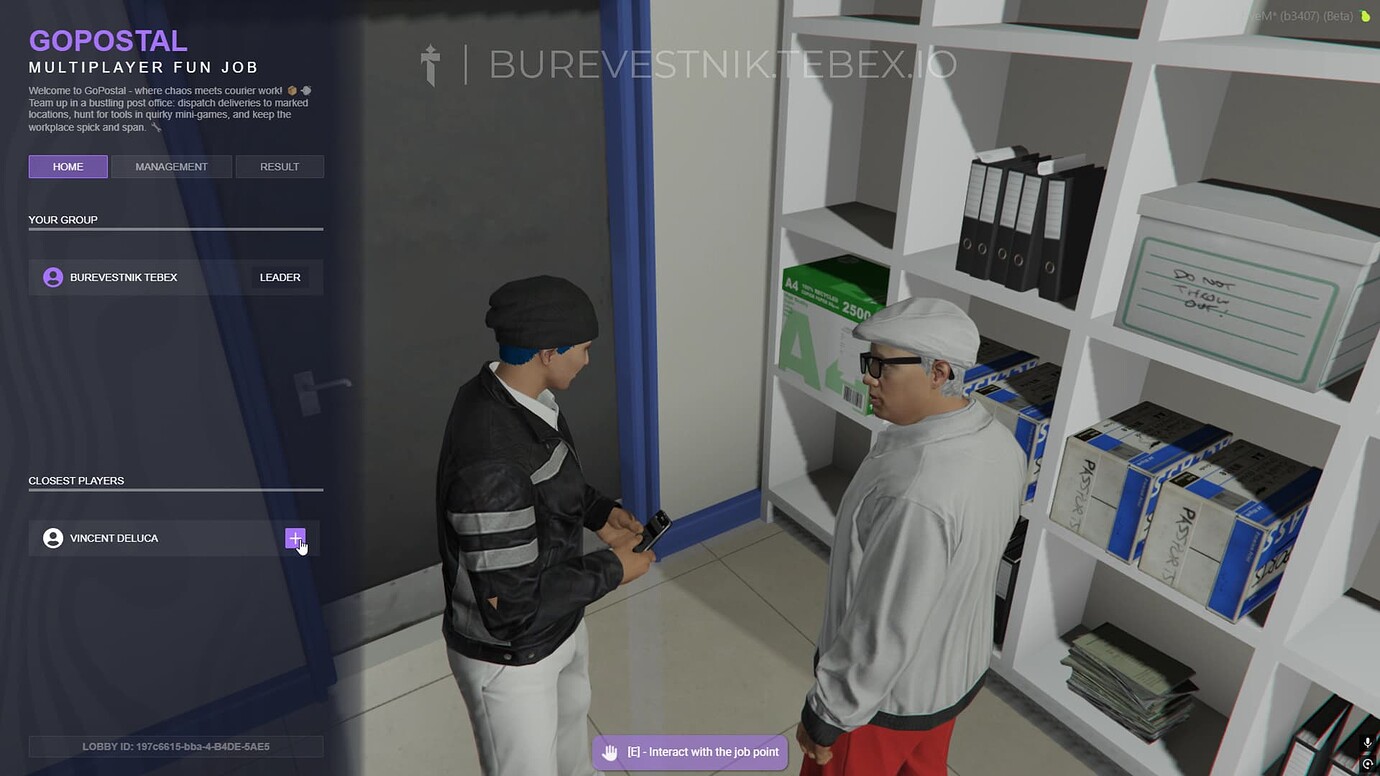Select the avatar icon next to VINCENT DELUCA

click(x=53, y=537)
